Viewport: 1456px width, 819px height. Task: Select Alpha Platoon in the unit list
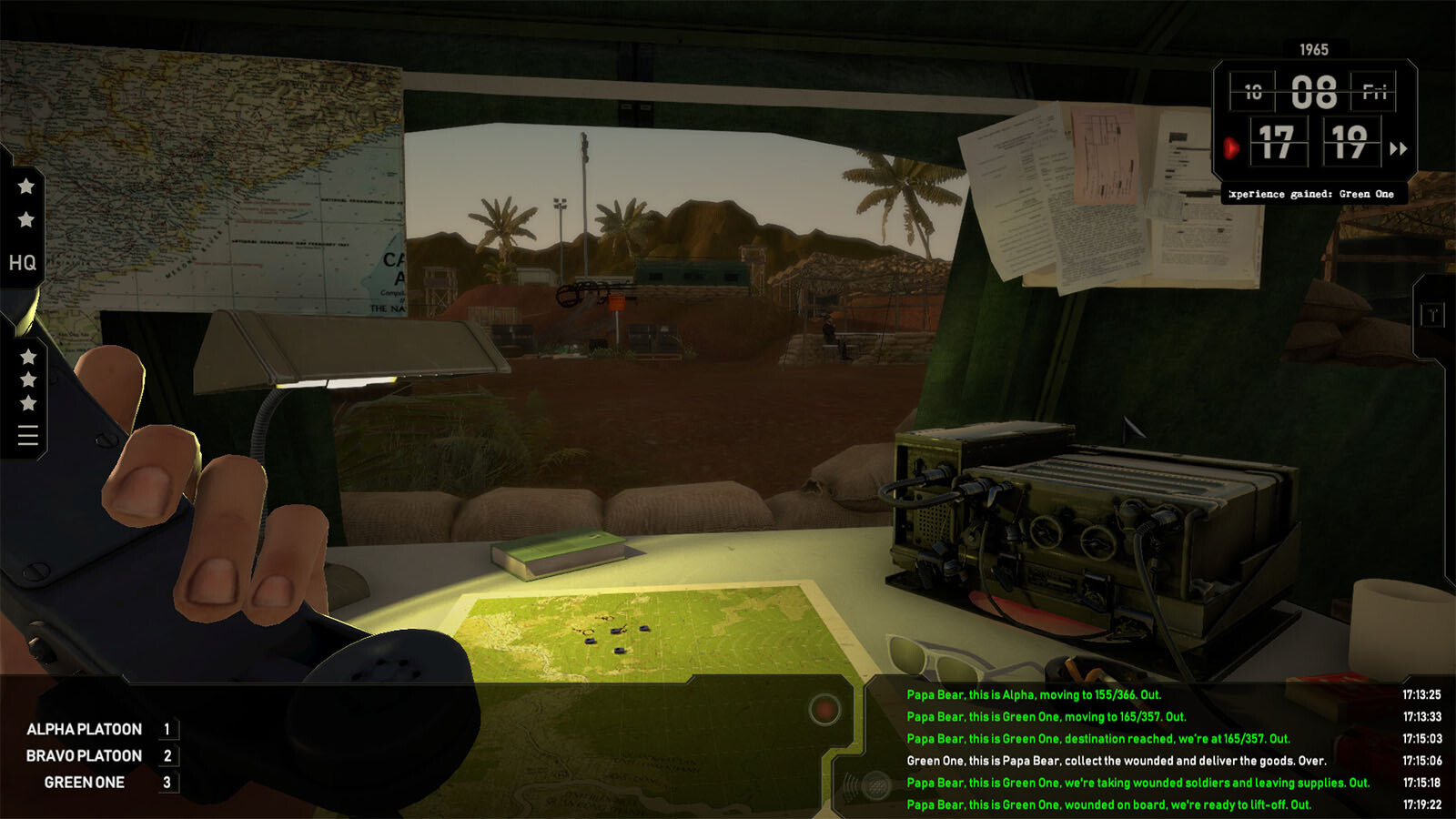click(x=85, y=729)
